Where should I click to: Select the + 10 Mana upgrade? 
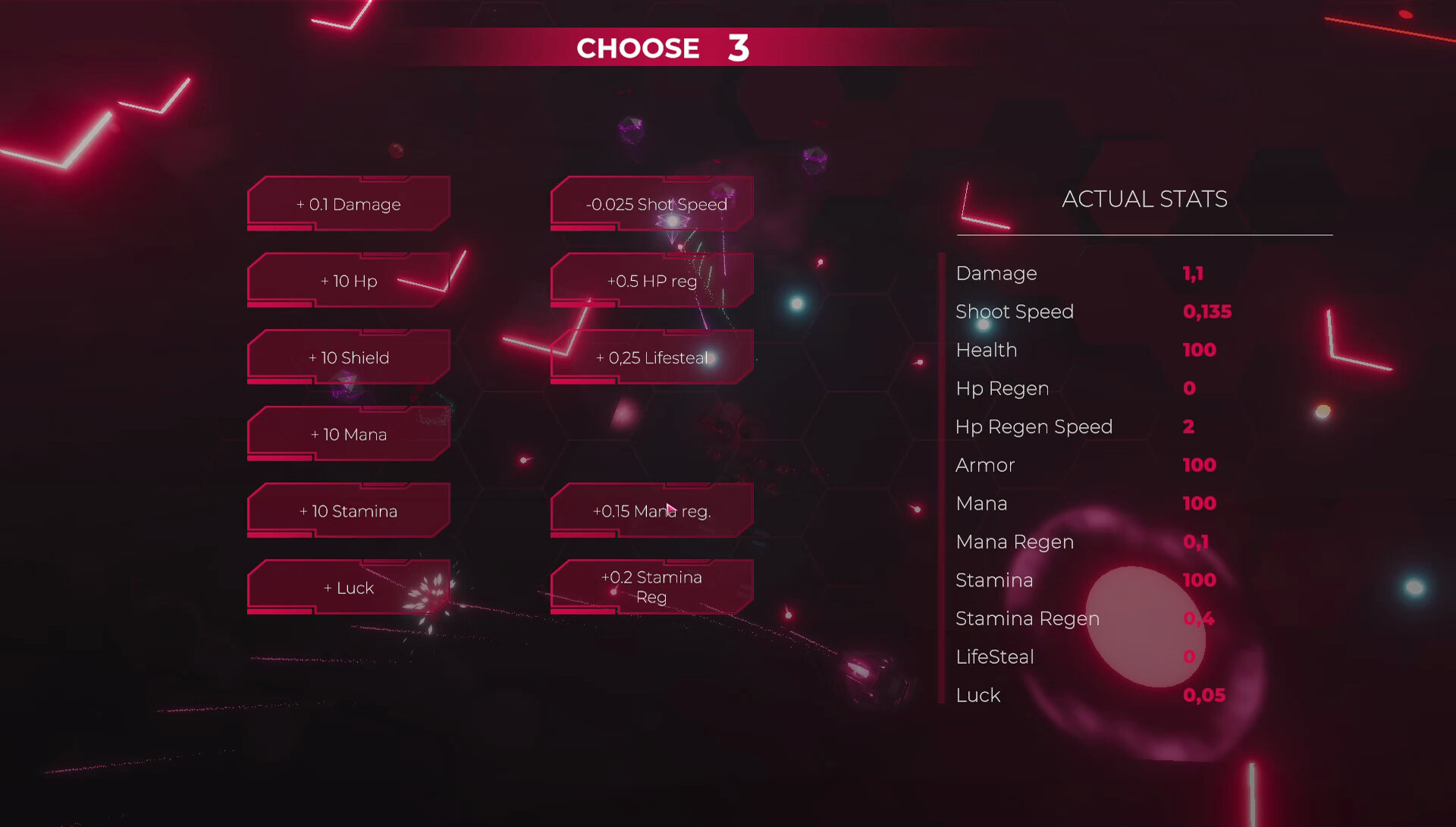tap(348, 434)
